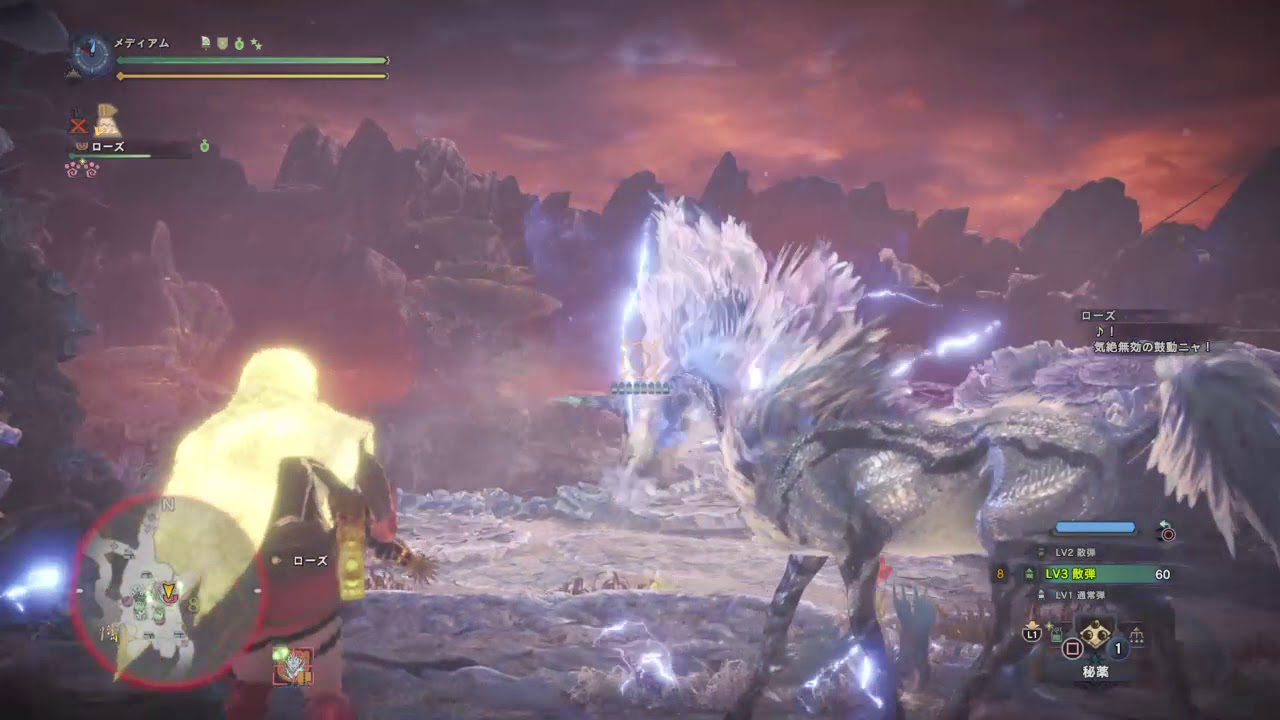Viewport: 1280px width, 720px height.
Task: Click the two-star buff icon by the player name
Action: click(x=256, y=43)
